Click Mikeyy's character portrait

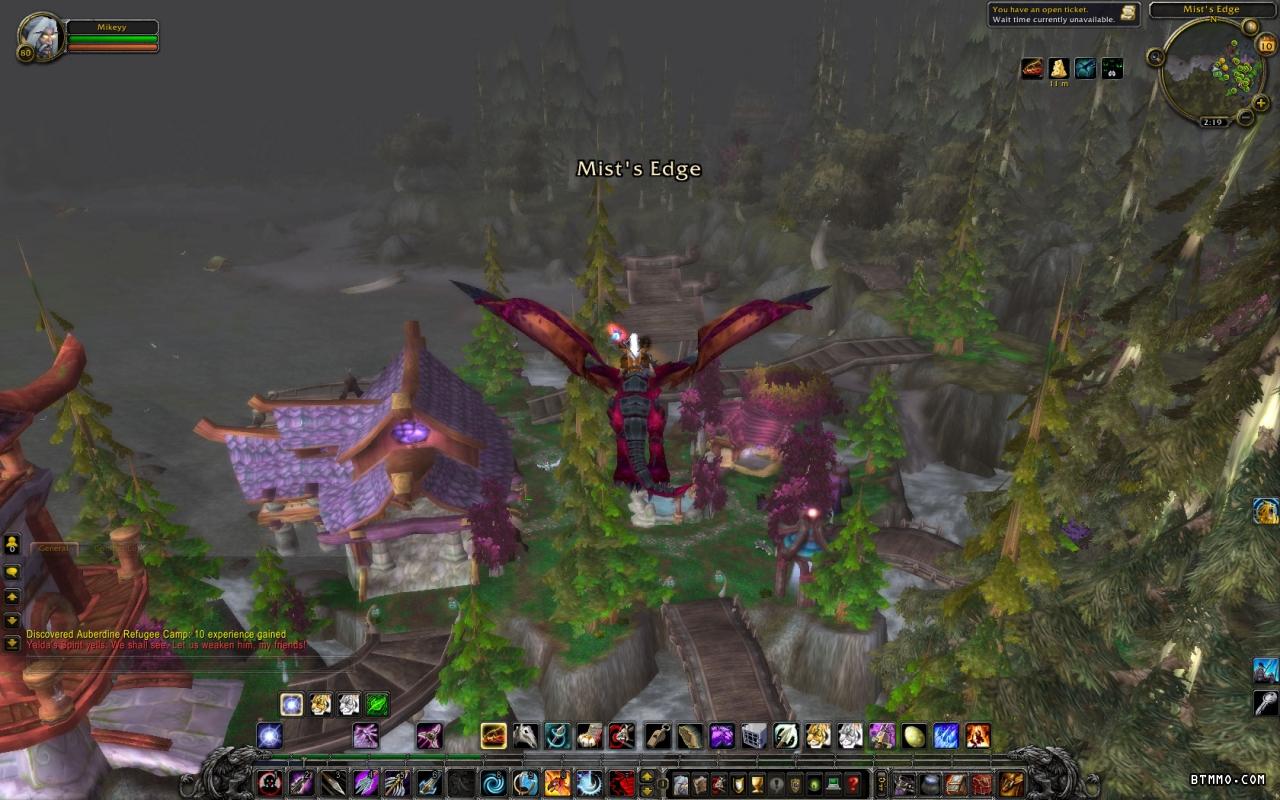point(41,36)
